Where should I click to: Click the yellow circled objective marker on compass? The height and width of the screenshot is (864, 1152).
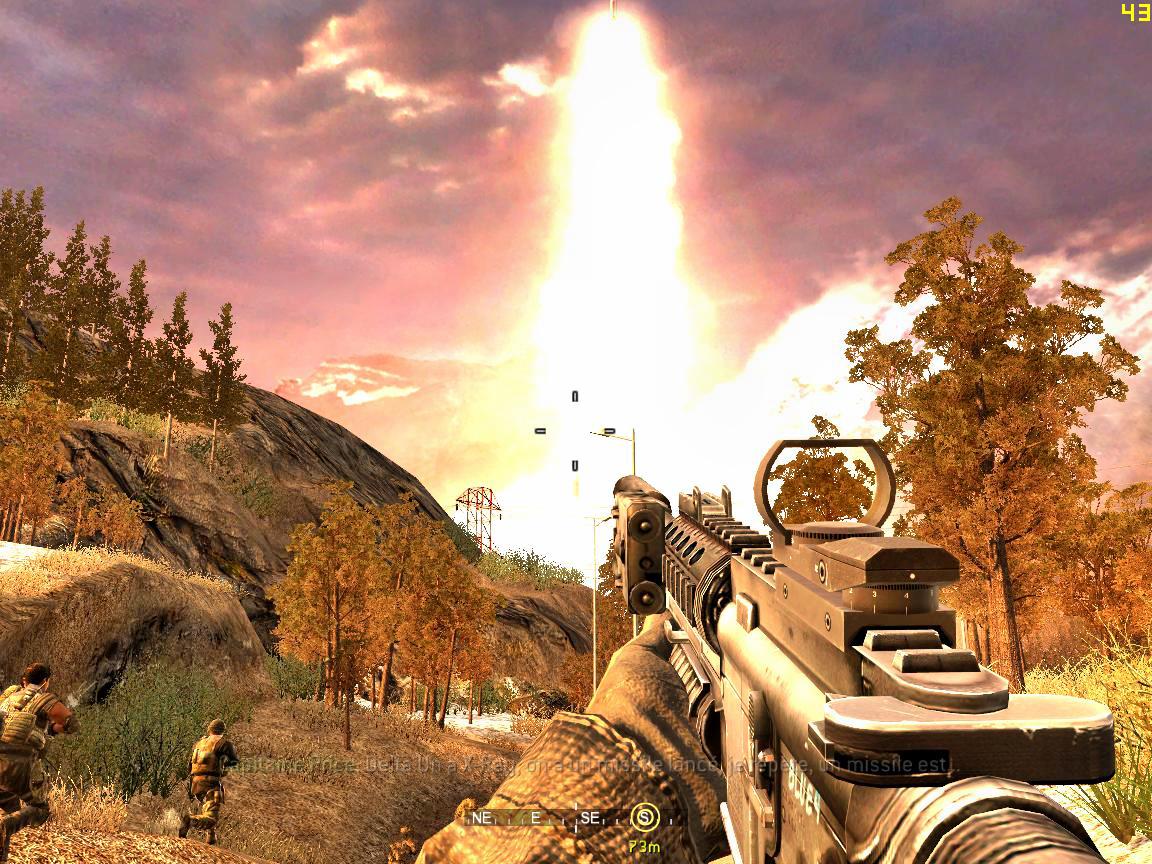point(645,818)
